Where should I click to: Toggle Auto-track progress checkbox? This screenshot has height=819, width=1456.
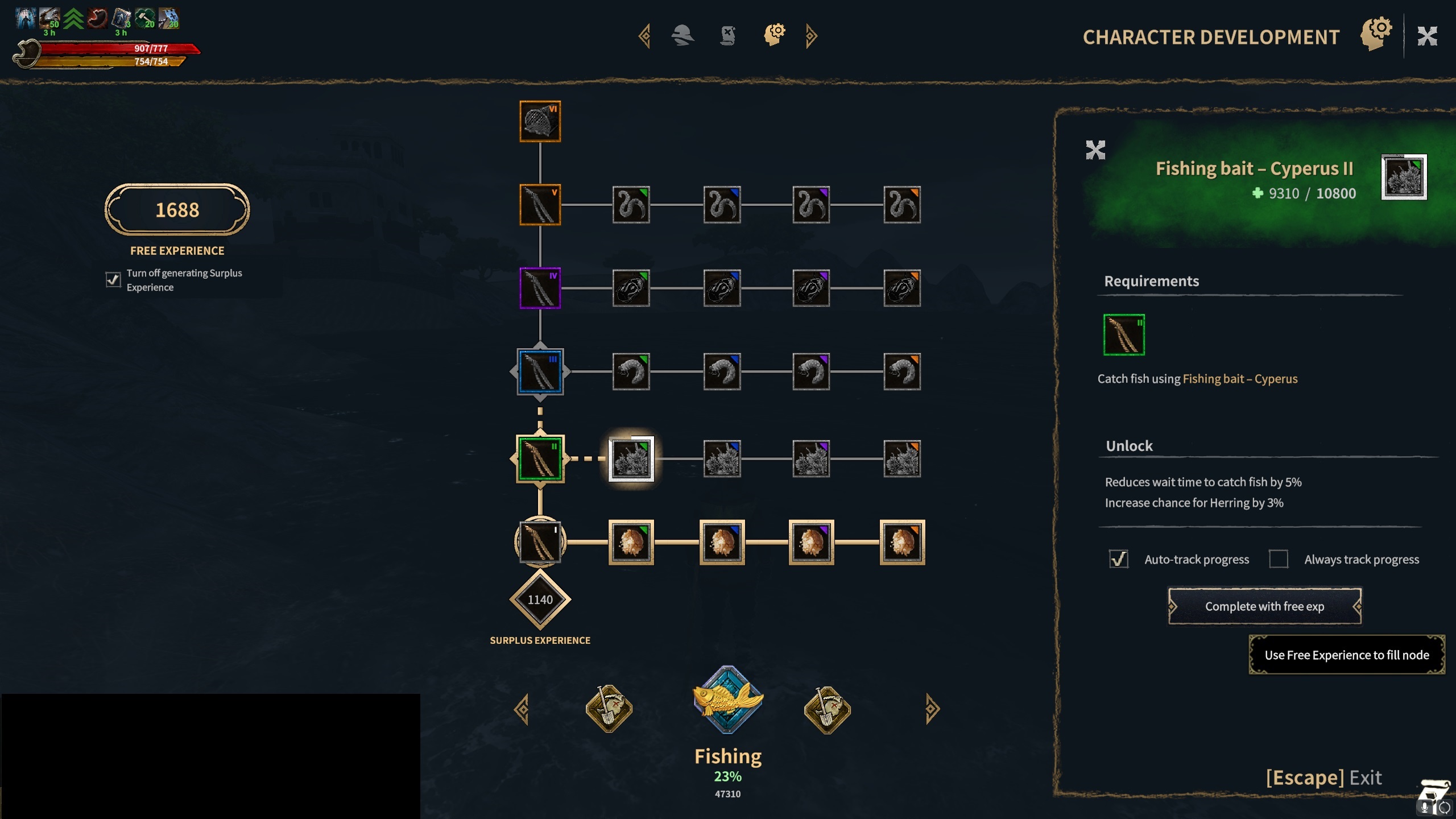tap(1118, 559)
